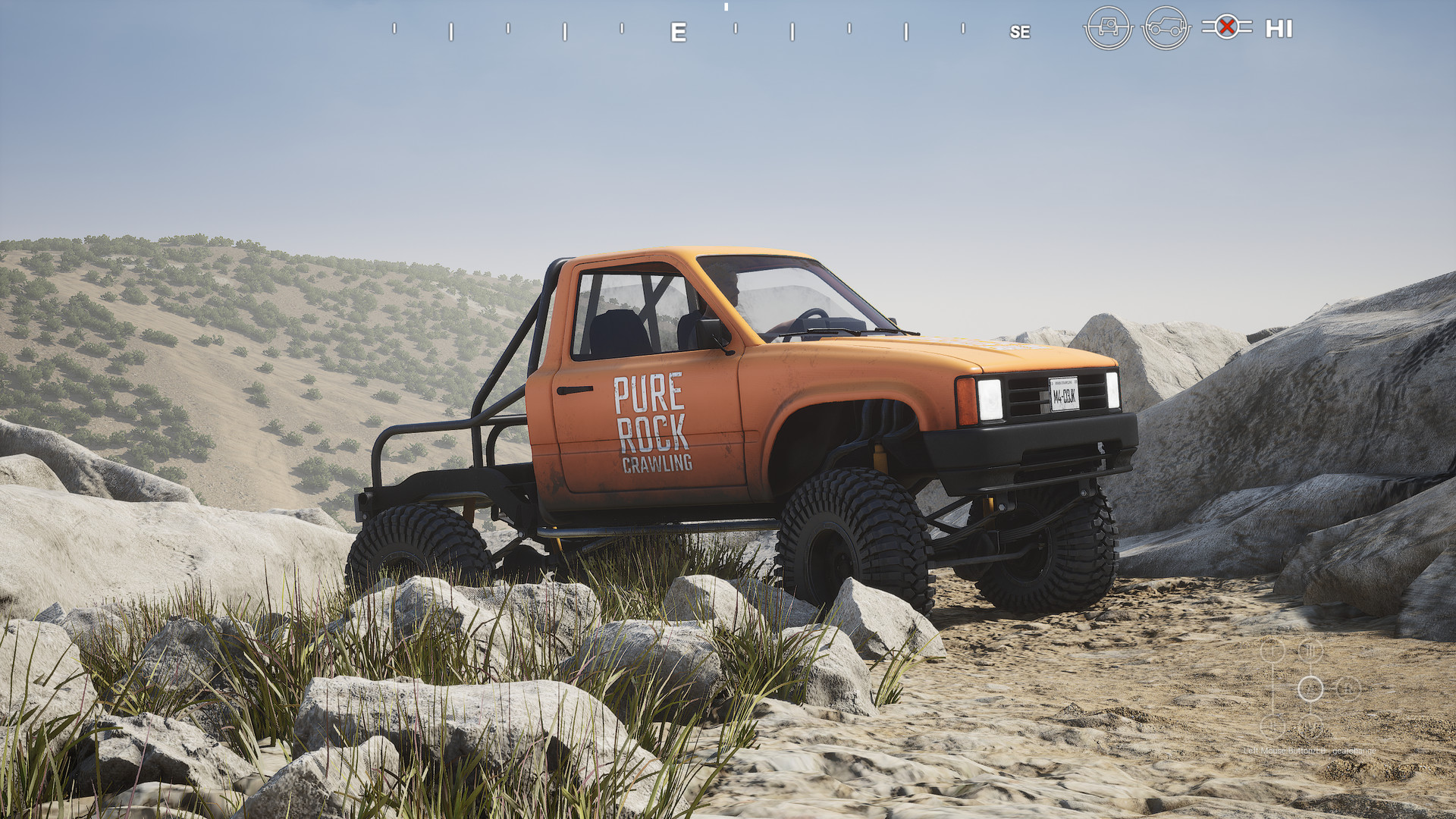This screenshot has height=819, width=1456.
Task: Click the SE heading readout
Action: pos(1020,33)
